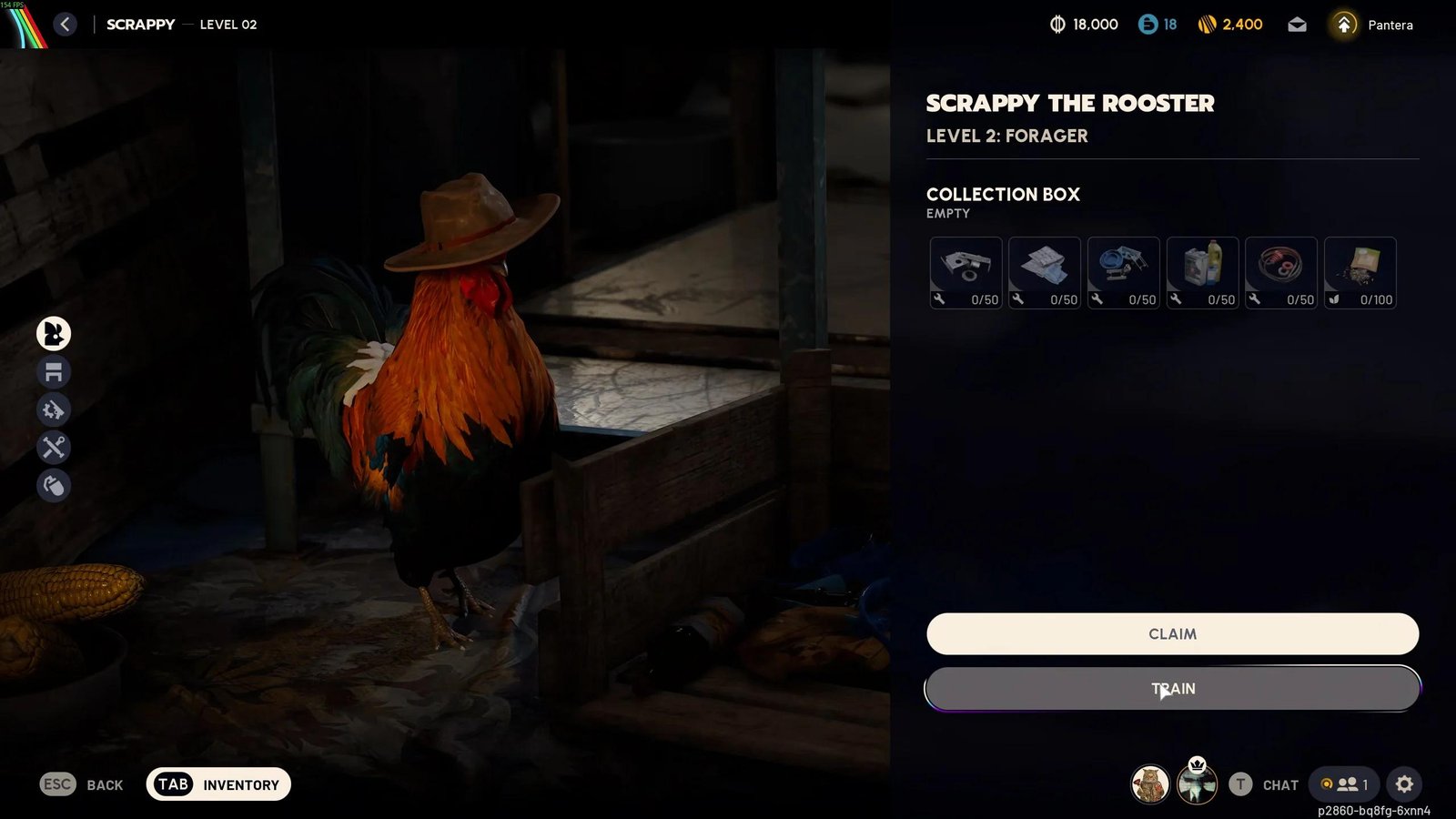Open the settings gear at bottom right
The height and width of the screenshot is (819, 1456).
coord(1405,784)
